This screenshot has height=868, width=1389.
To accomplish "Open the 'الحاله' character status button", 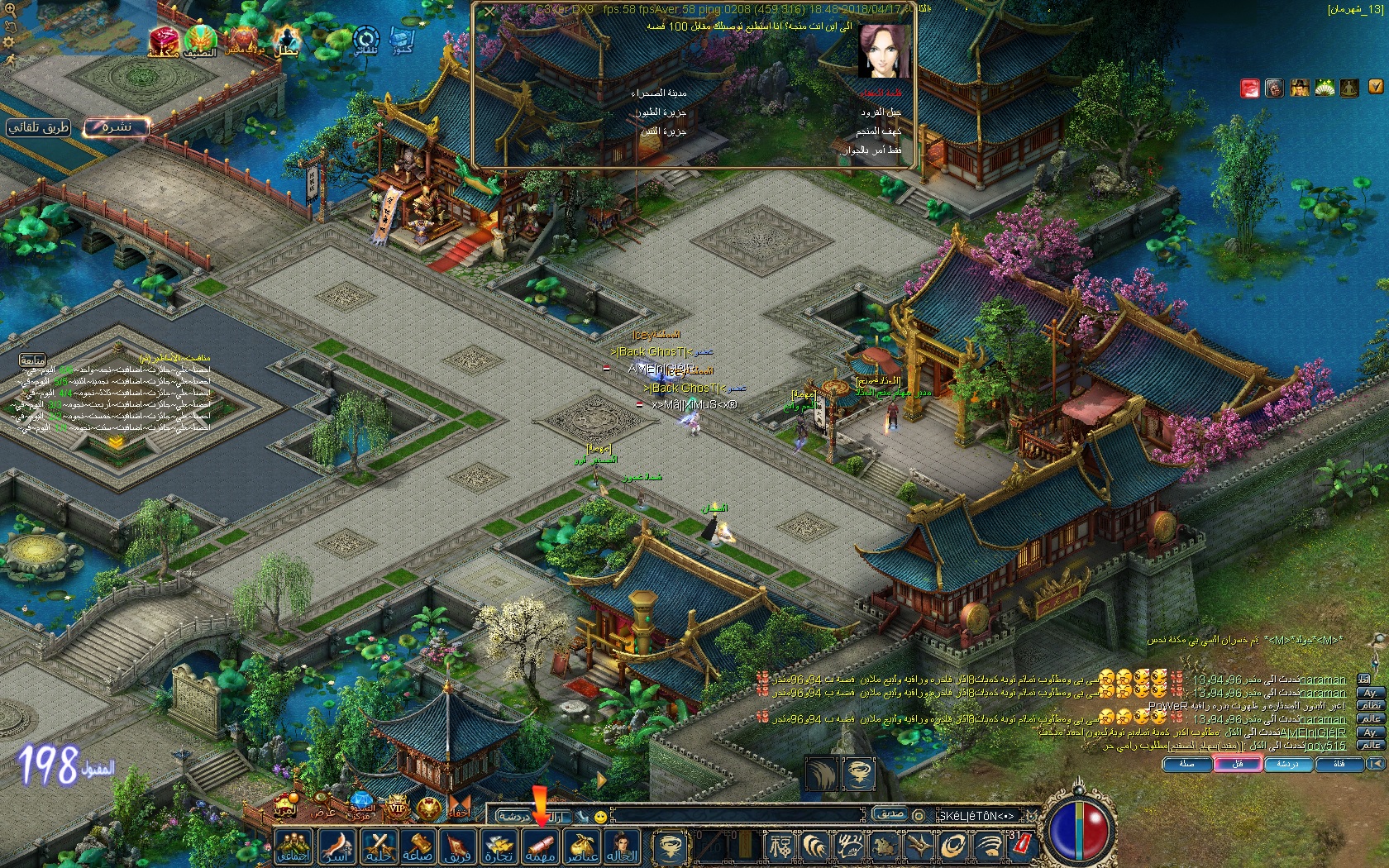I will coord(622,847).
